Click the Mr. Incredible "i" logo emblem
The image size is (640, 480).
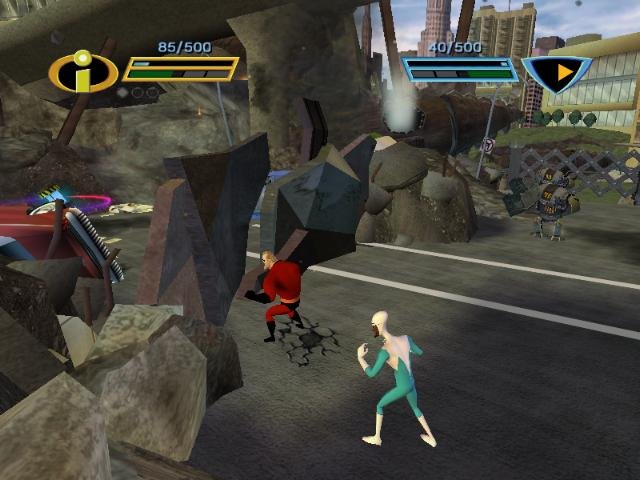[x=82, y=72]
